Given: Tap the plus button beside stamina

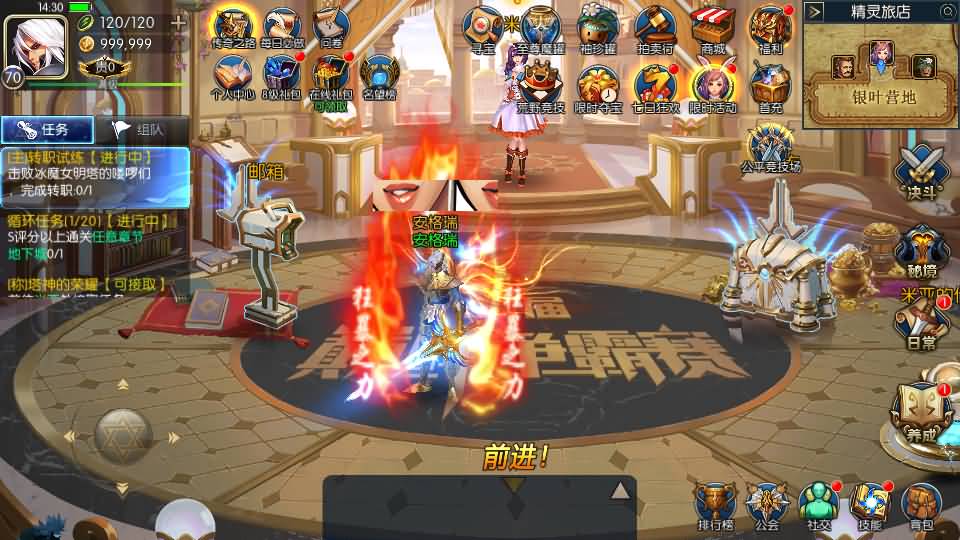Looking at the screenshot, I should (179, 22).
